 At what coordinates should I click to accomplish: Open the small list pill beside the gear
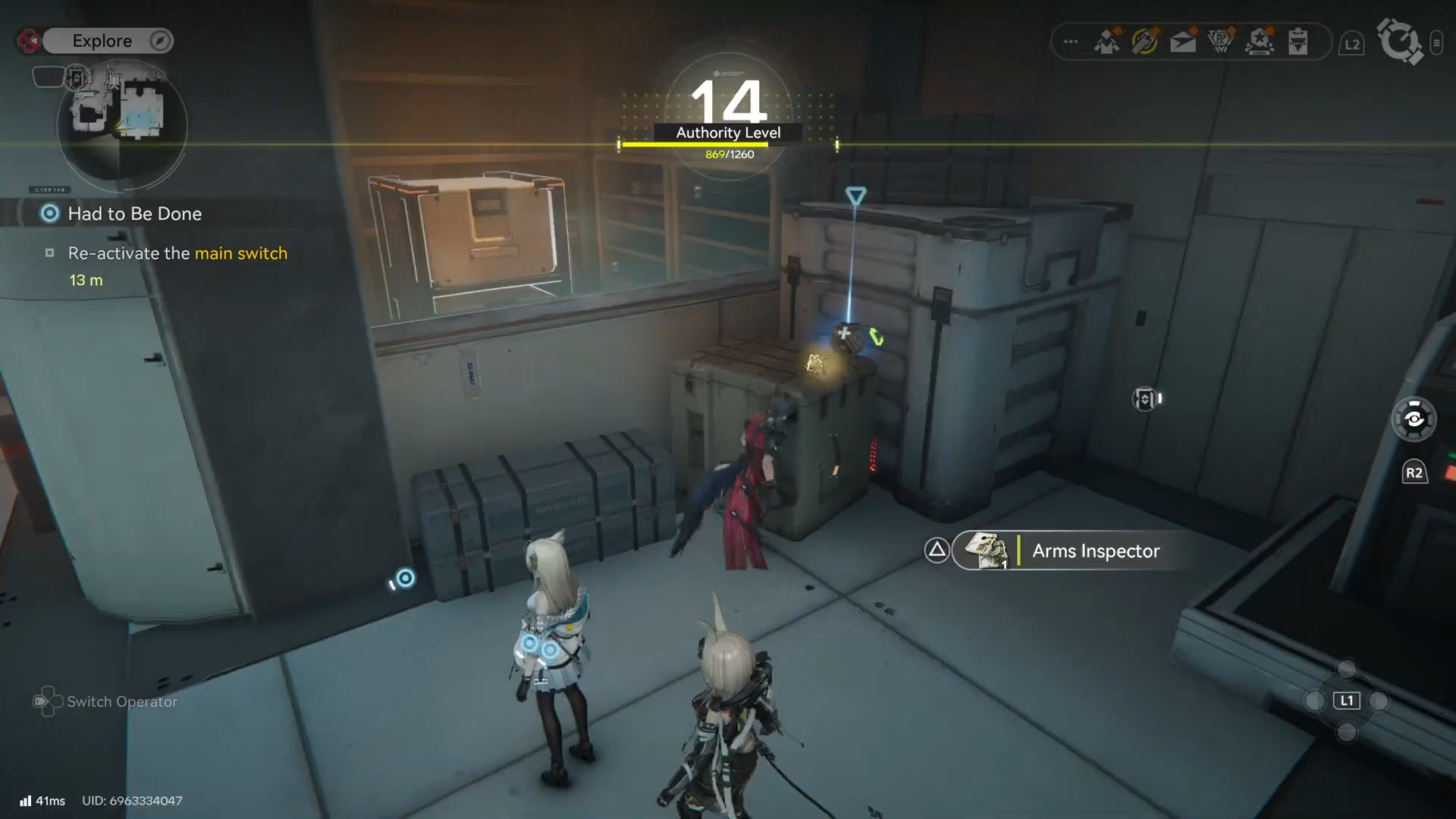click(x=1436, y=43)
